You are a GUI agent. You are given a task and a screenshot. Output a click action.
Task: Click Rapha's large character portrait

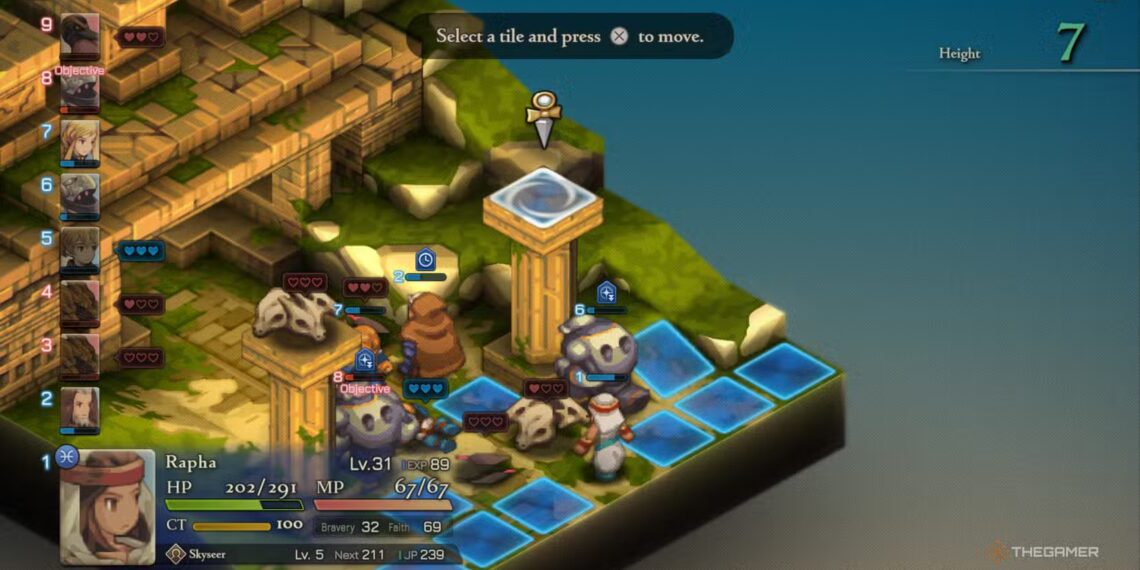[107, 506]
